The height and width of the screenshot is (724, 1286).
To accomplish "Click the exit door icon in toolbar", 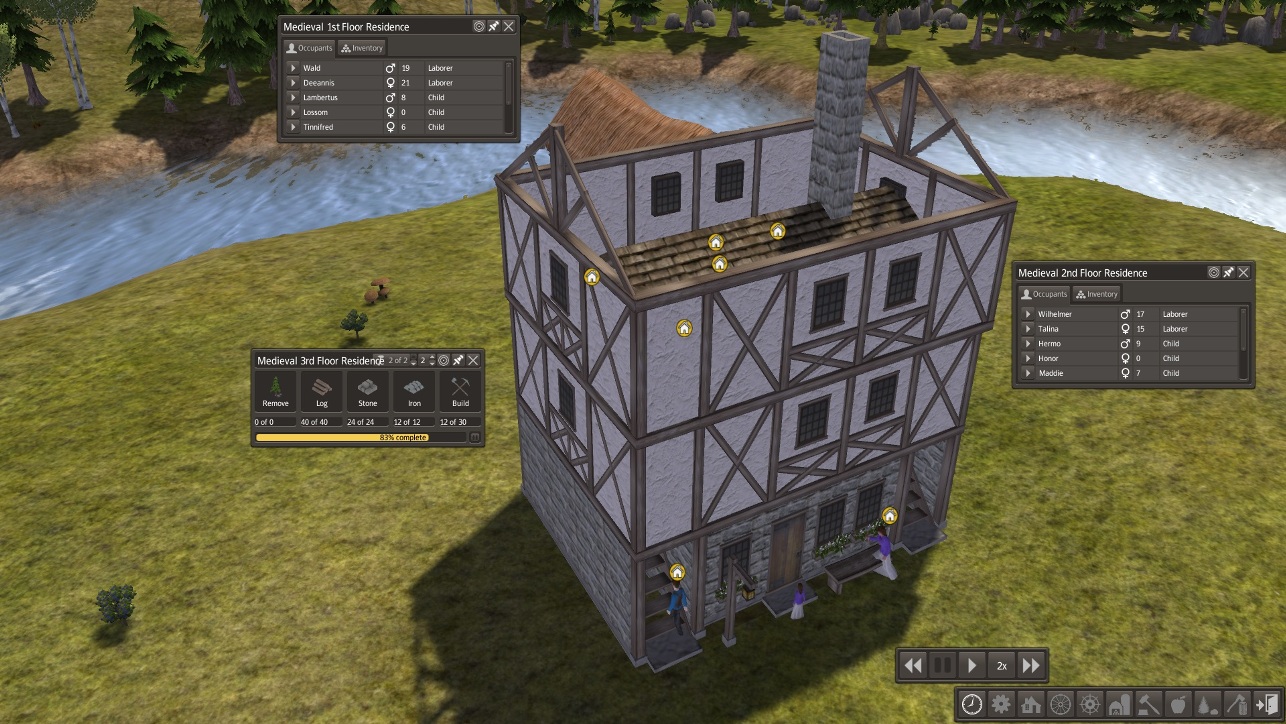I will (1267, 704).
